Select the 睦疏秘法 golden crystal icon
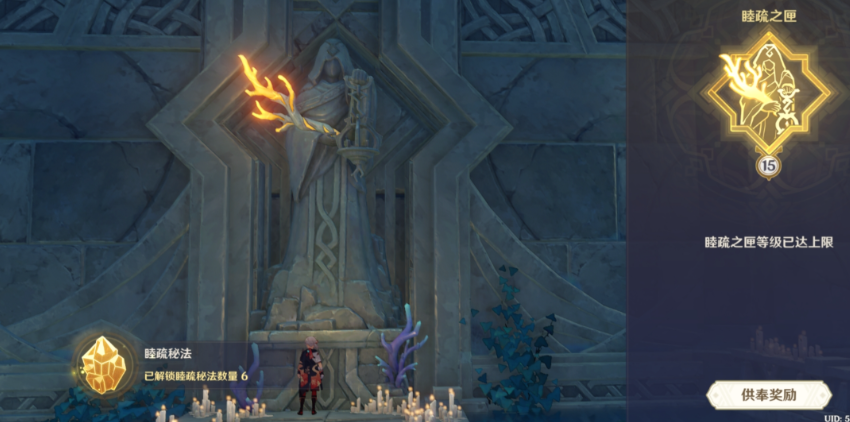The width and height of the screenshot is (850, 422). tap(102, 364)
